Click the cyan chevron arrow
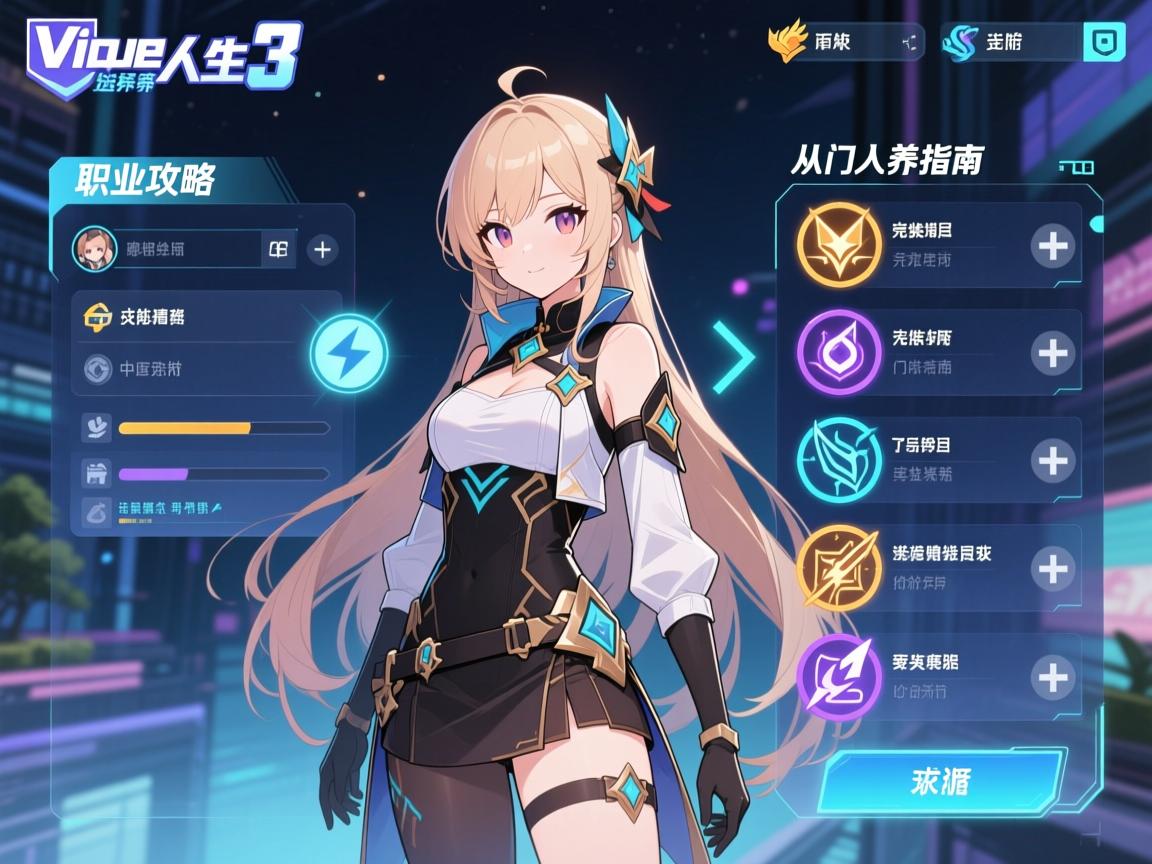This screenshot has height=864, width=1152. tap(735, 357)
